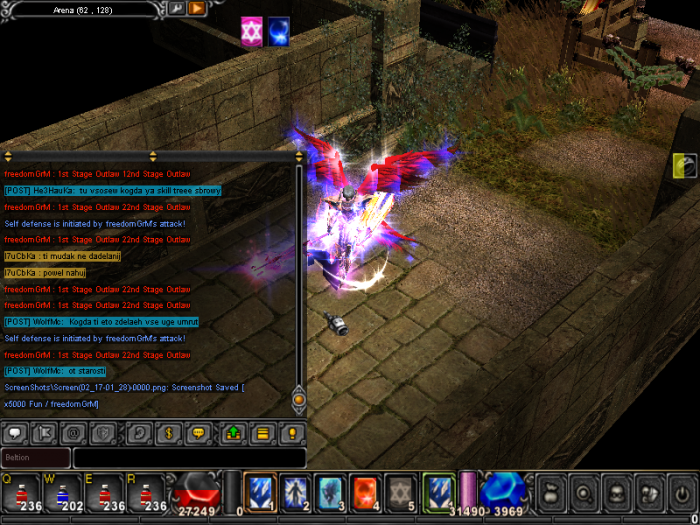700x525 pixels.
Task: Click the power system menu button
Action: [x=684, y=493]
